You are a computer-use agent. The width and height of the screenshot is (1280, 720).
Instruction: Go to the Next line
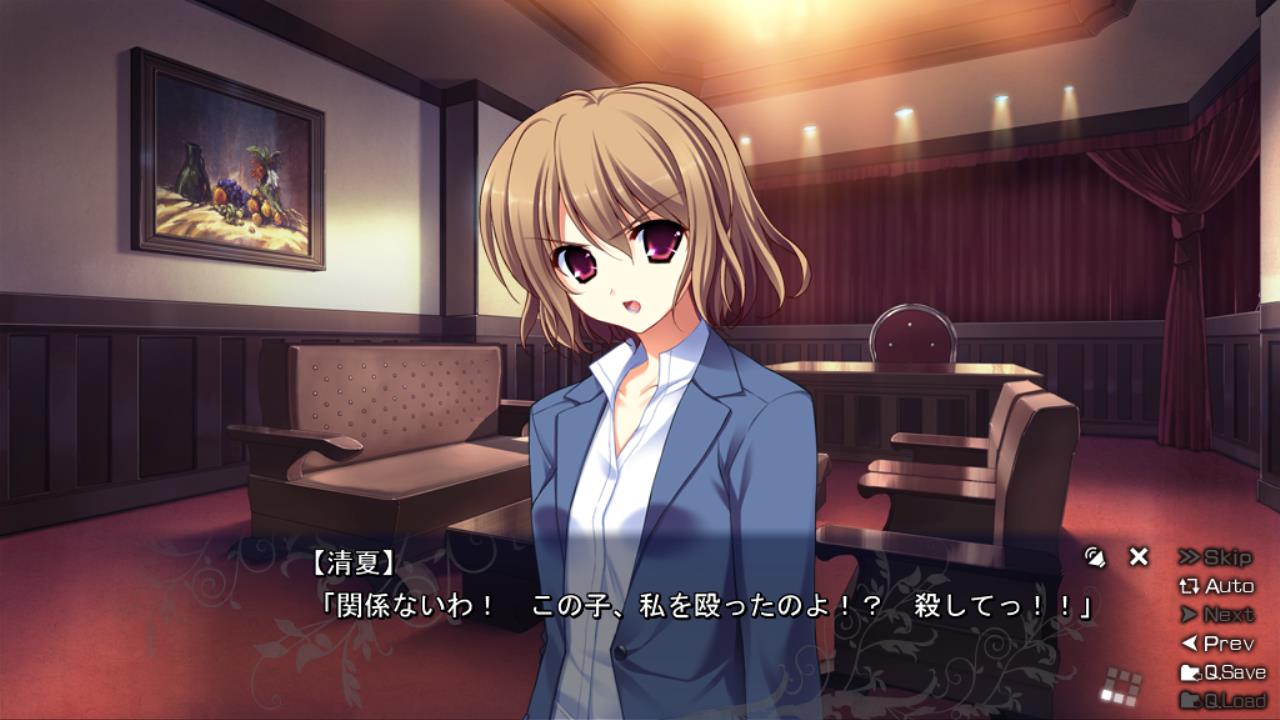coord(1216,615)
